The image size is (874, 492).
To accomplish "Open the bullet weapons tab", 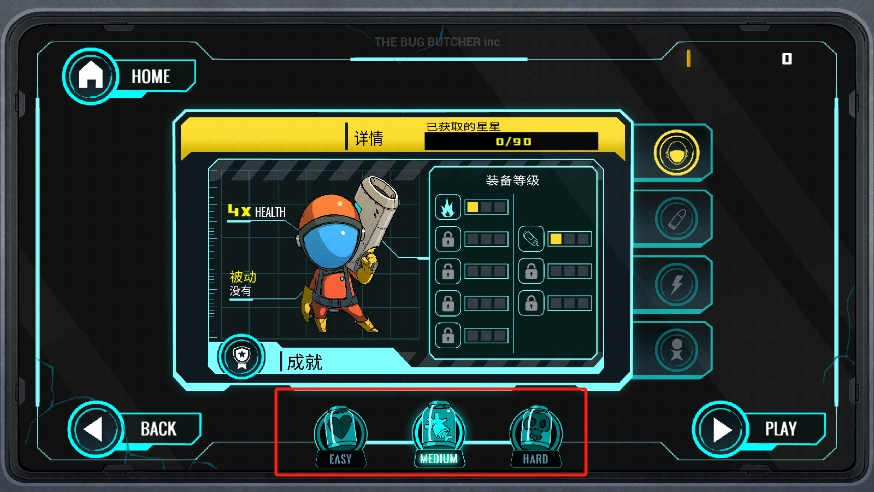I will [x=676, y=219].
